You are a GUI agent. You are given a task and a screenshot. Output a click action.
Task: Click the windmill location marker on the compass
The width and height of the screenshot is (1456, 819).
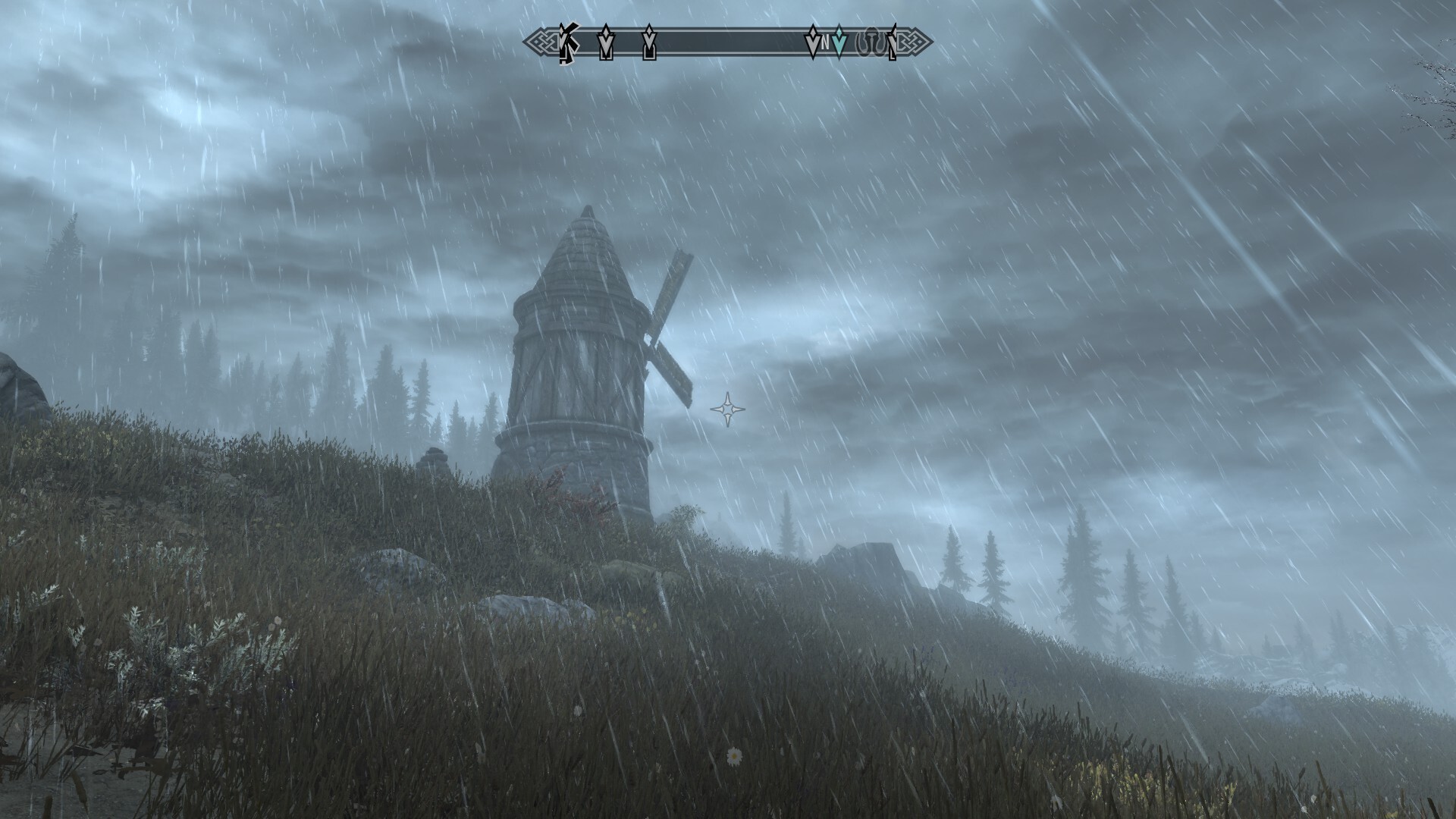click(567, 43)
